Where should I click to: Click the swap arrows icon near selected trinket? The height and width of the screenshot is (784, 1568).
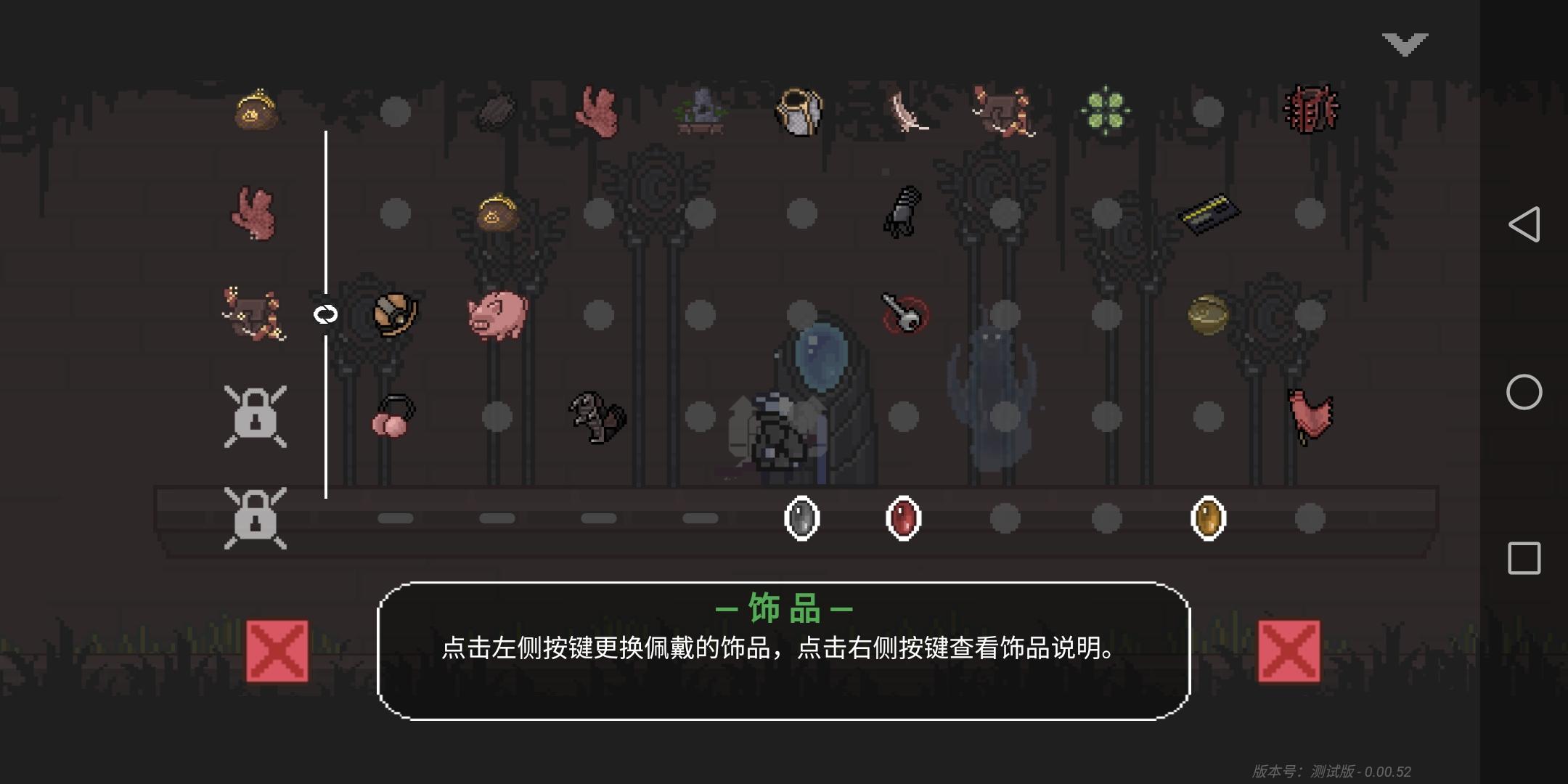pyautogui.click(x=325, y=315)
